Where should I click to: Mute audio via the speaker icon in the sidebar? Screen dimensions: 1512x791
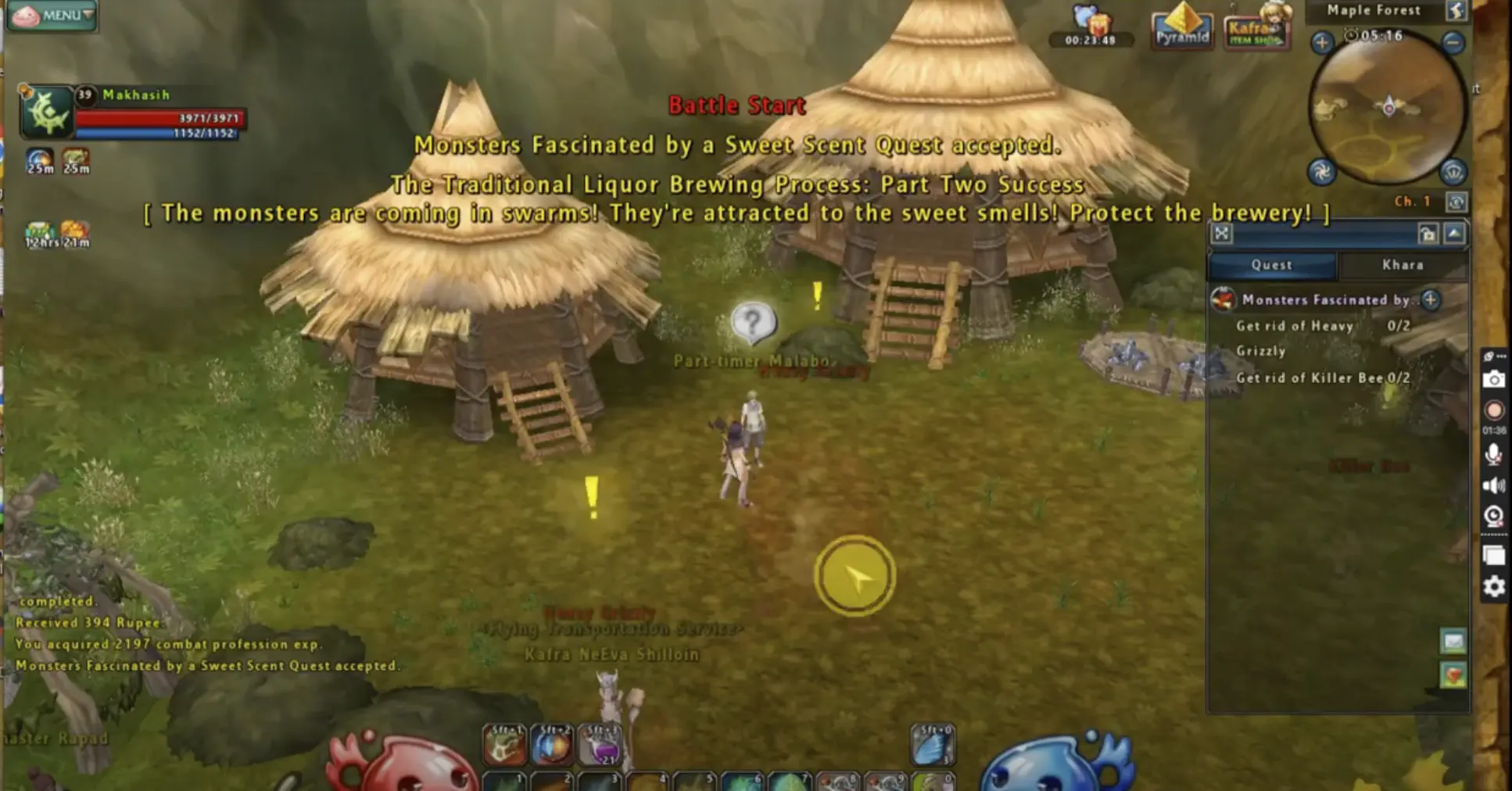click(x=1494, y=484)
